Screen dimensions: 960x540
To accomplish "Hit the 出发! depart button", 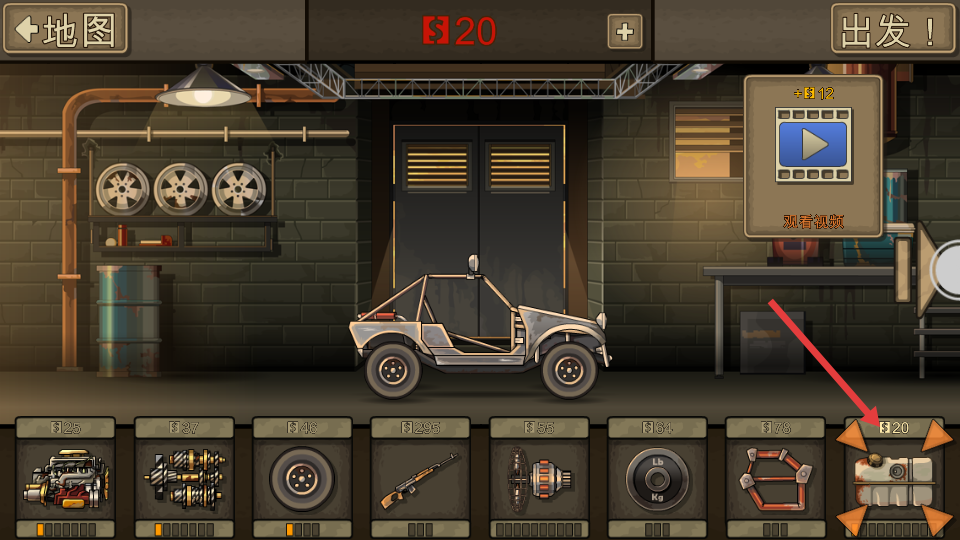I will 892,30.
